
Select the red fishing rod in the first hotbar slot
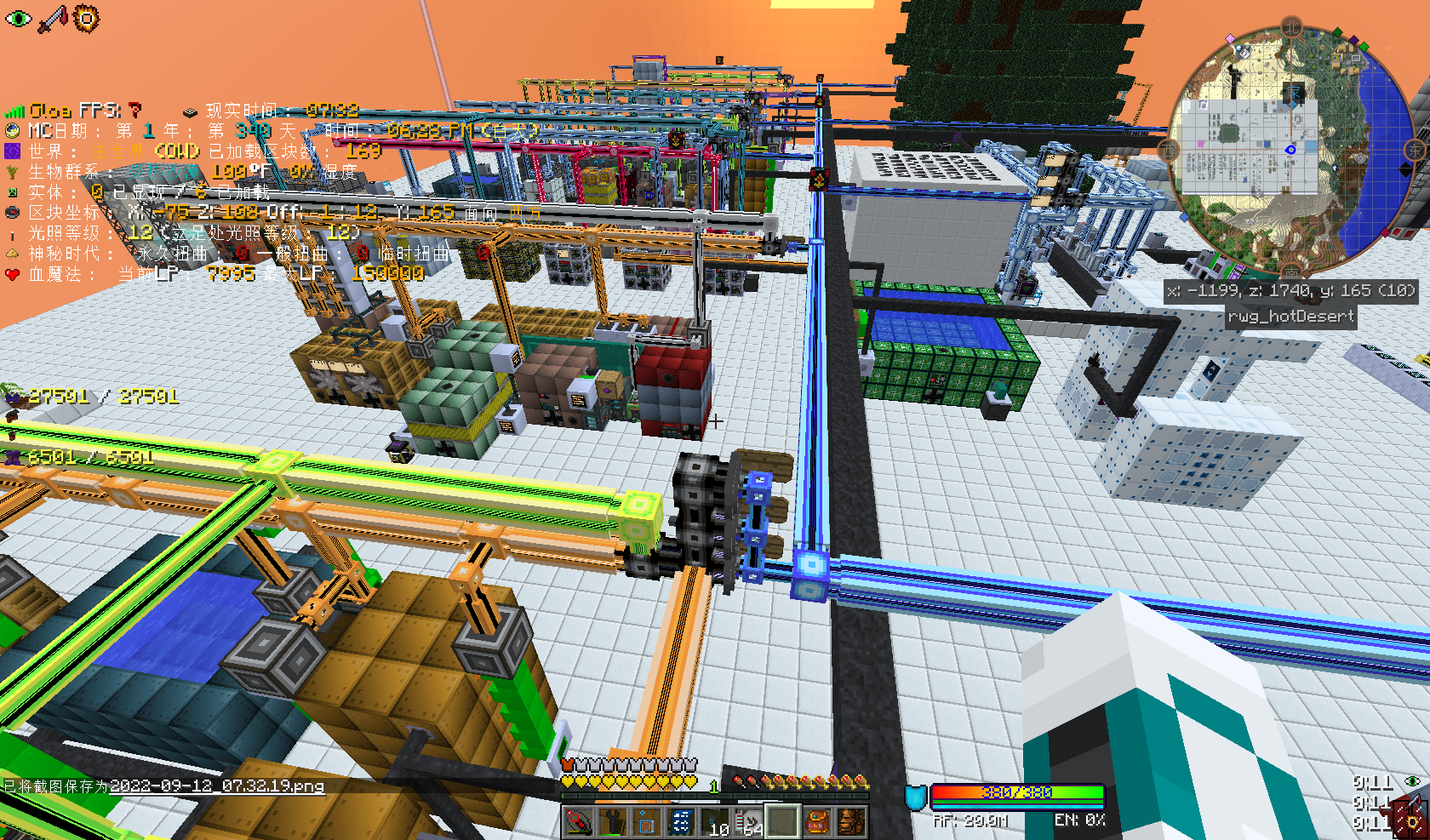[x=578, y=822]
